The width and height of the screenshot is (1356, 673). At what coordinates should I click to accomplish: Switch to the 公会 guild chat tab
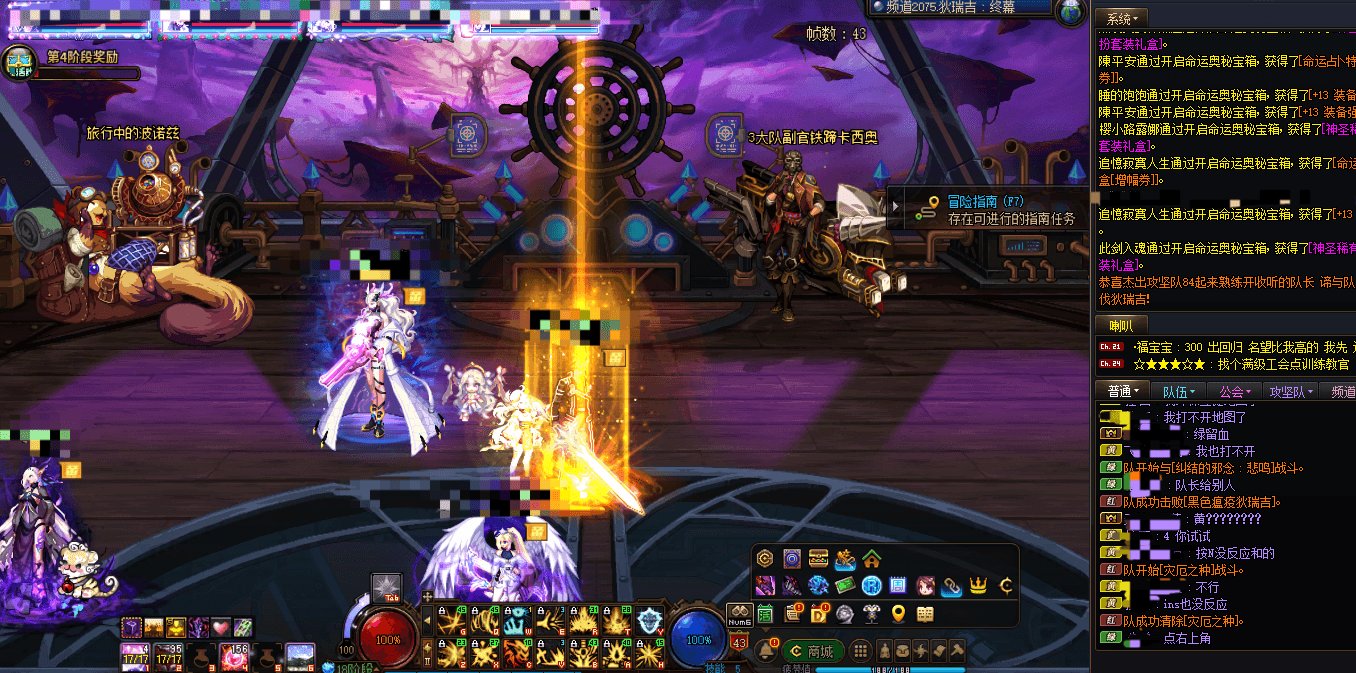pos(1234,391)
